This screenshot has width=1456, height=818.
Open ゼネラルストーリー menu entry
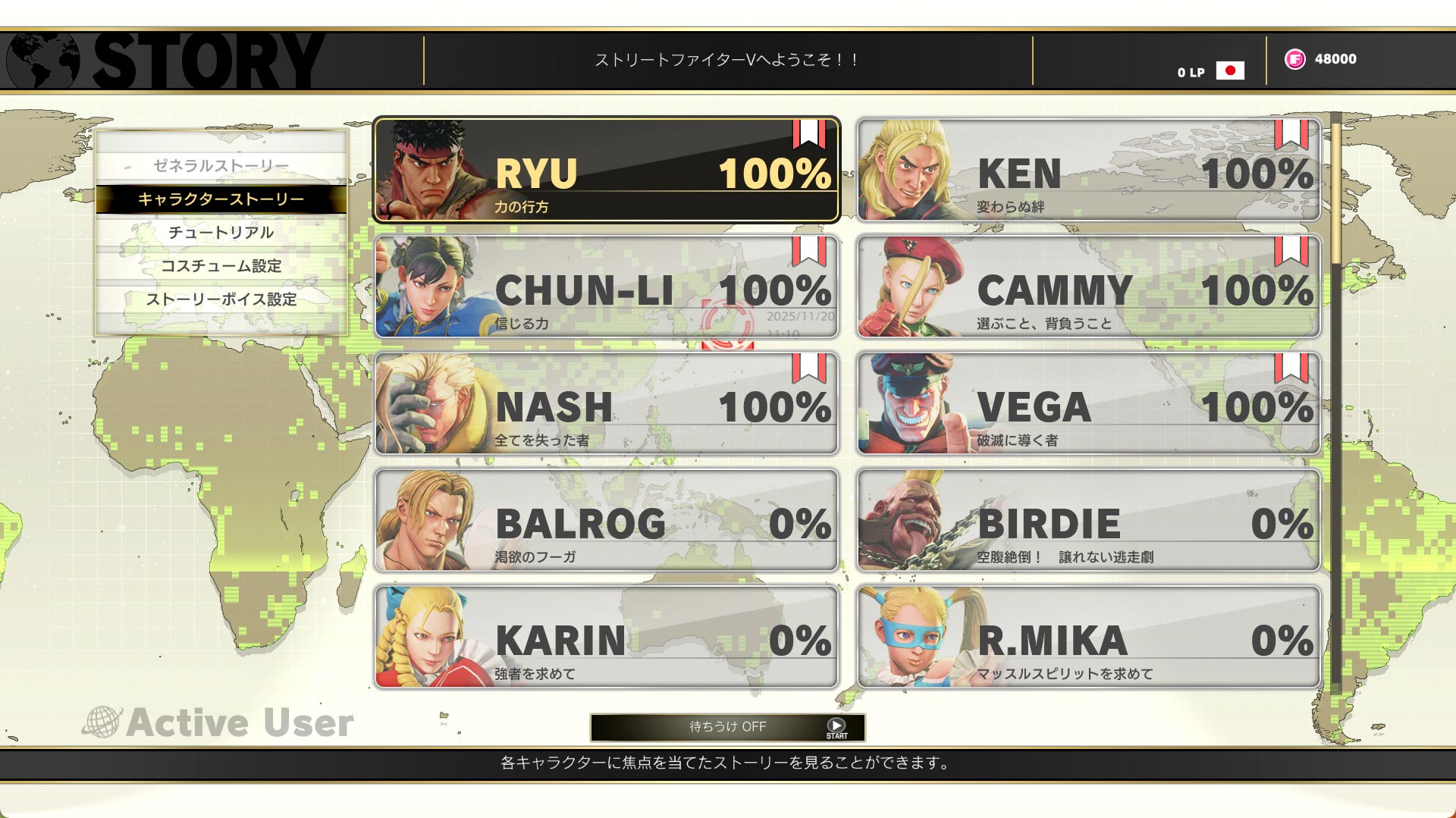(x=221, y=165)
